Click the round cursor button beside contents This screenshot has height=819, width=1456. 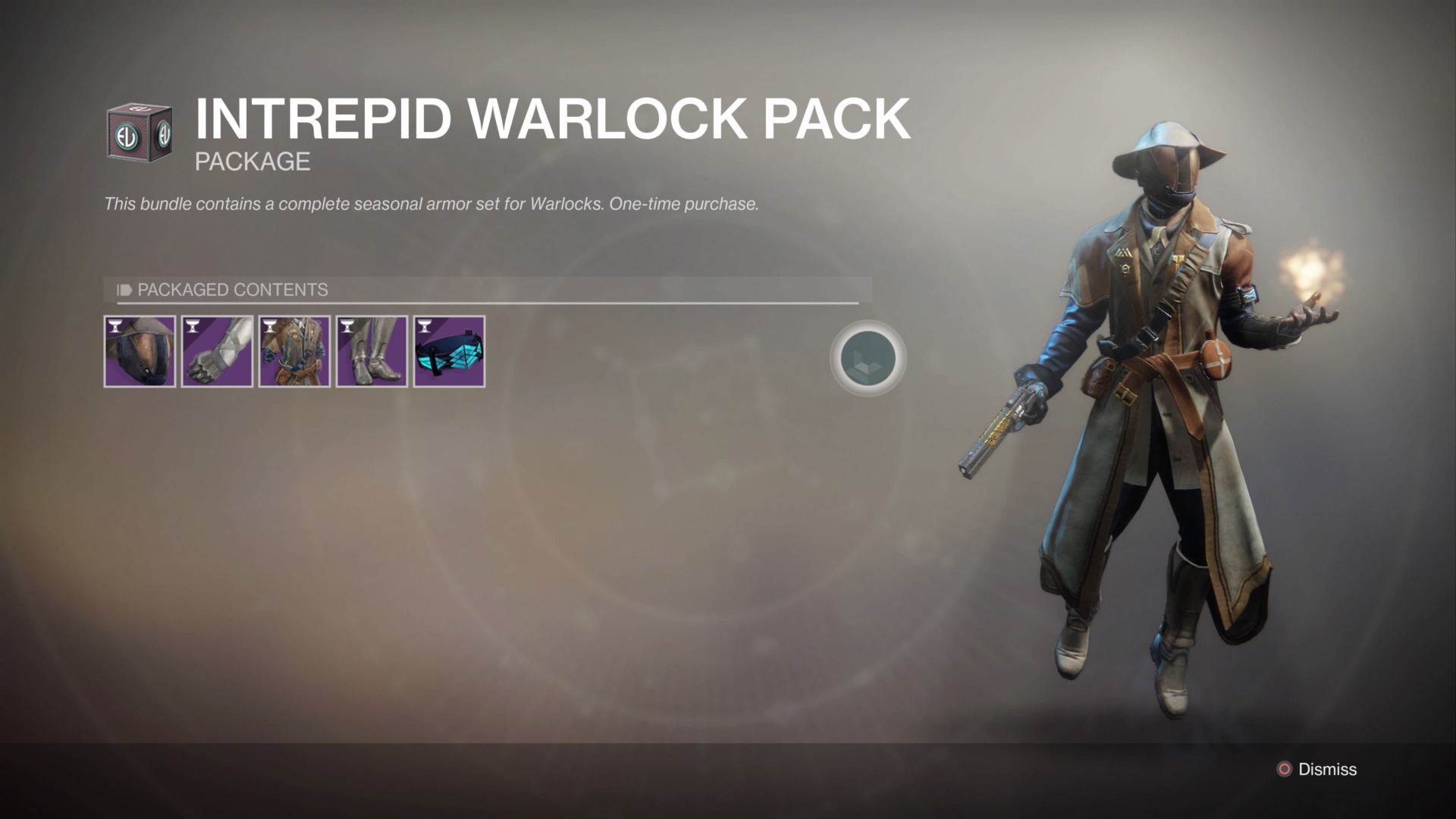(x=868, y=358)
